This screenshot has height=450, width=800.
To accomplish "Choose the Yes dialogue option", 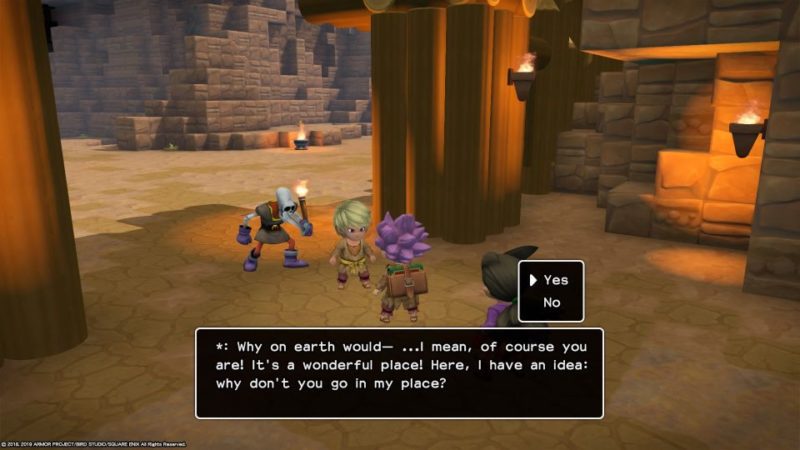I will [555, 281].
